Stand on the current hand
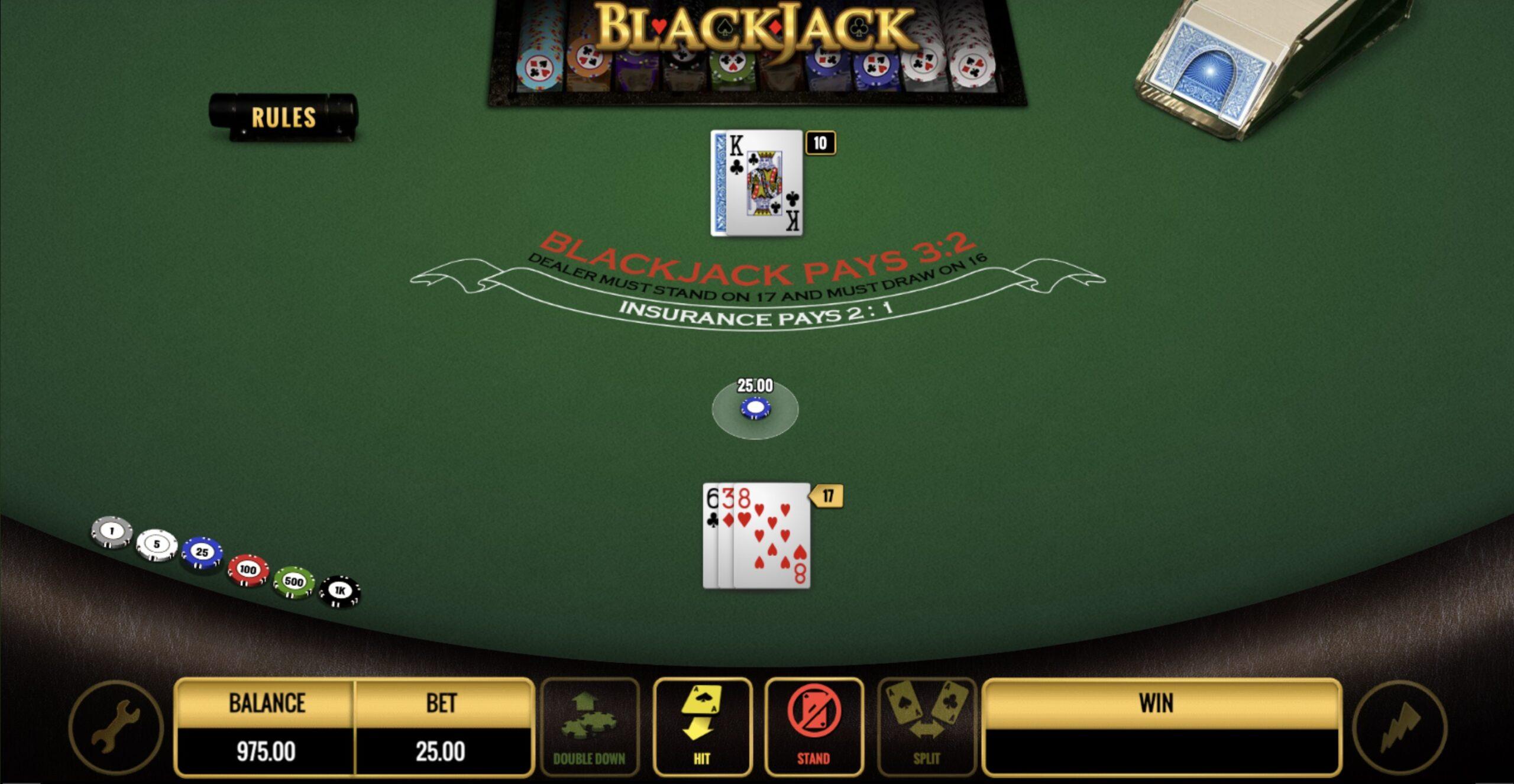 (814, 726)
